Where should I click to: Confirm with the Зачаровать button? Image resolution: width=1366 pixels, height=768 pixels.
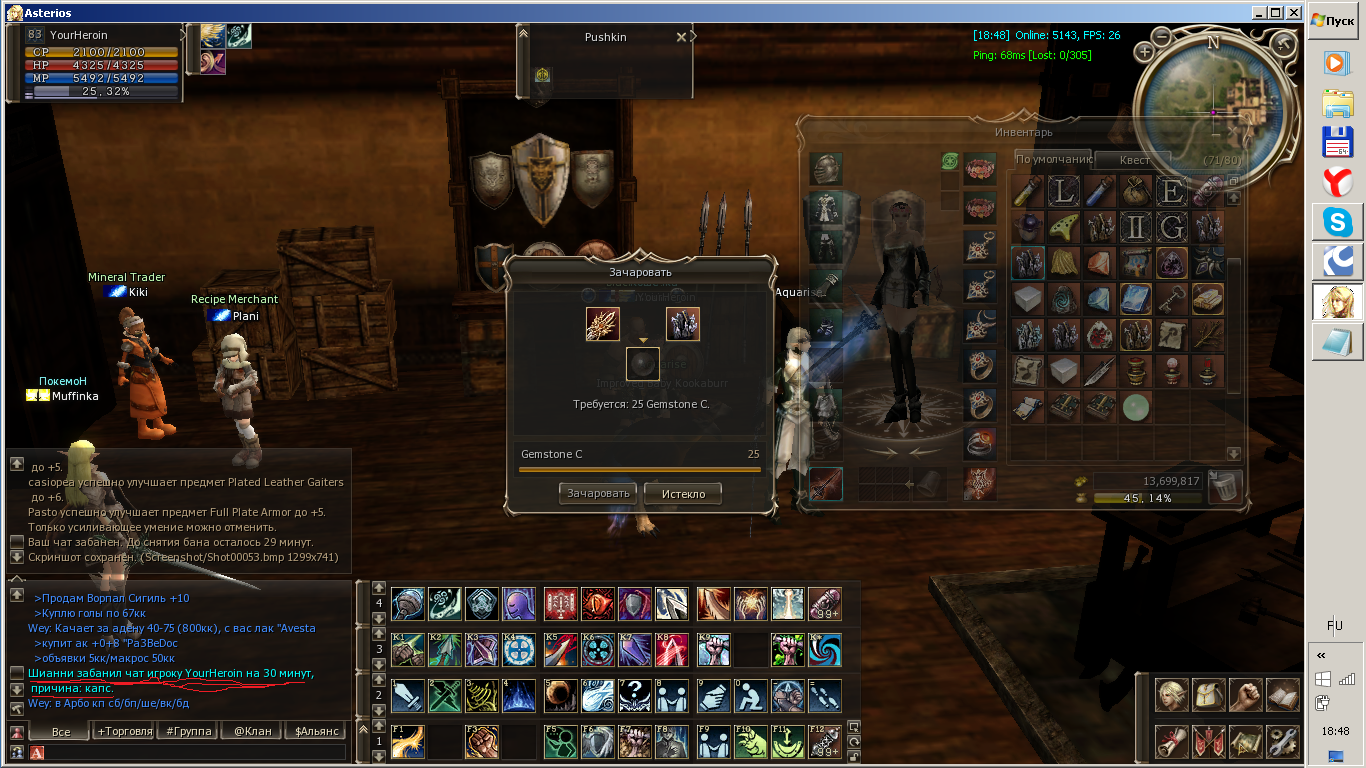pos(598,493)
